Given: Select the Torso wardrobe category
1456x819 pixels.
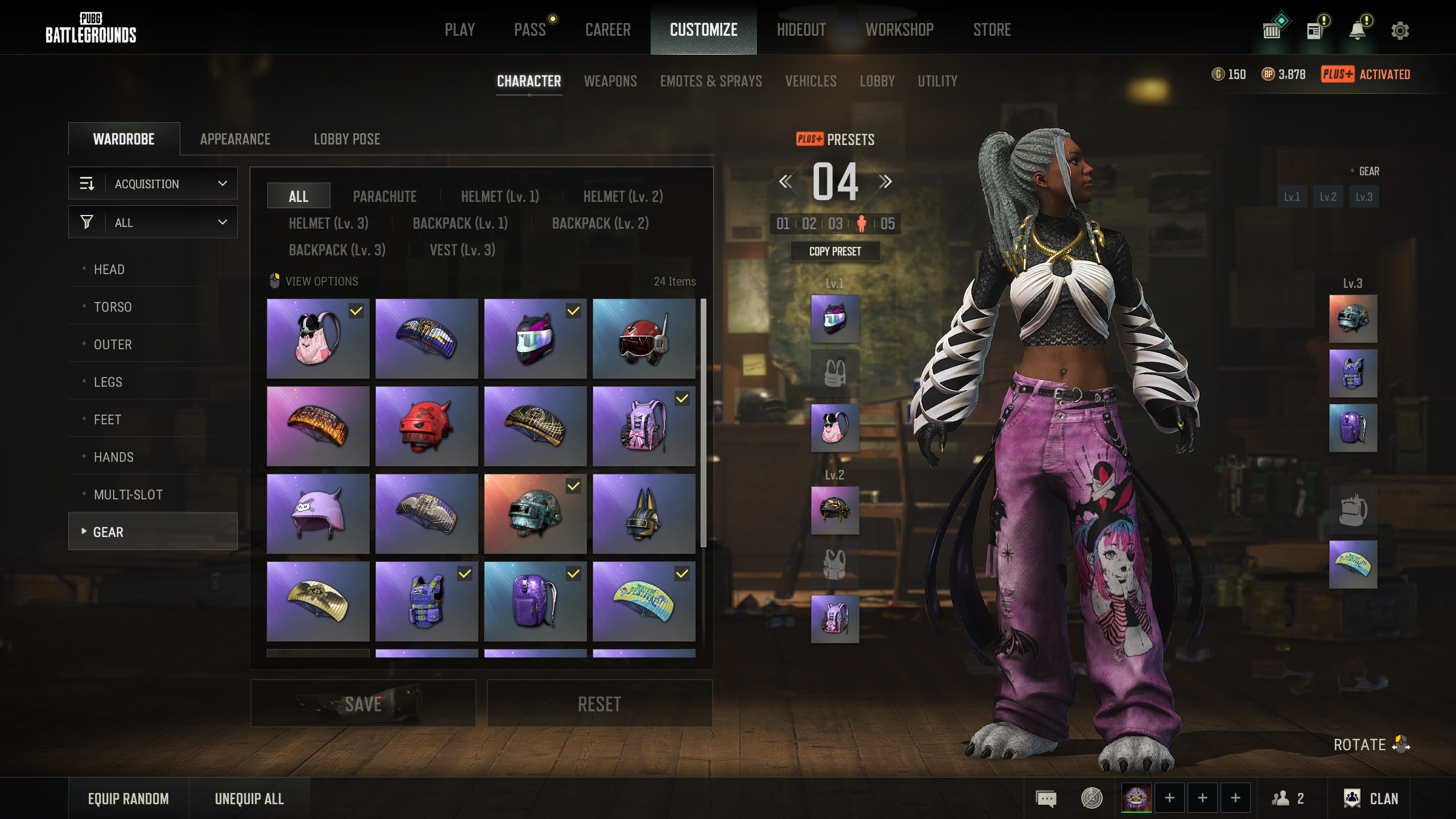Looking at the screenshot, I should 113,307.
